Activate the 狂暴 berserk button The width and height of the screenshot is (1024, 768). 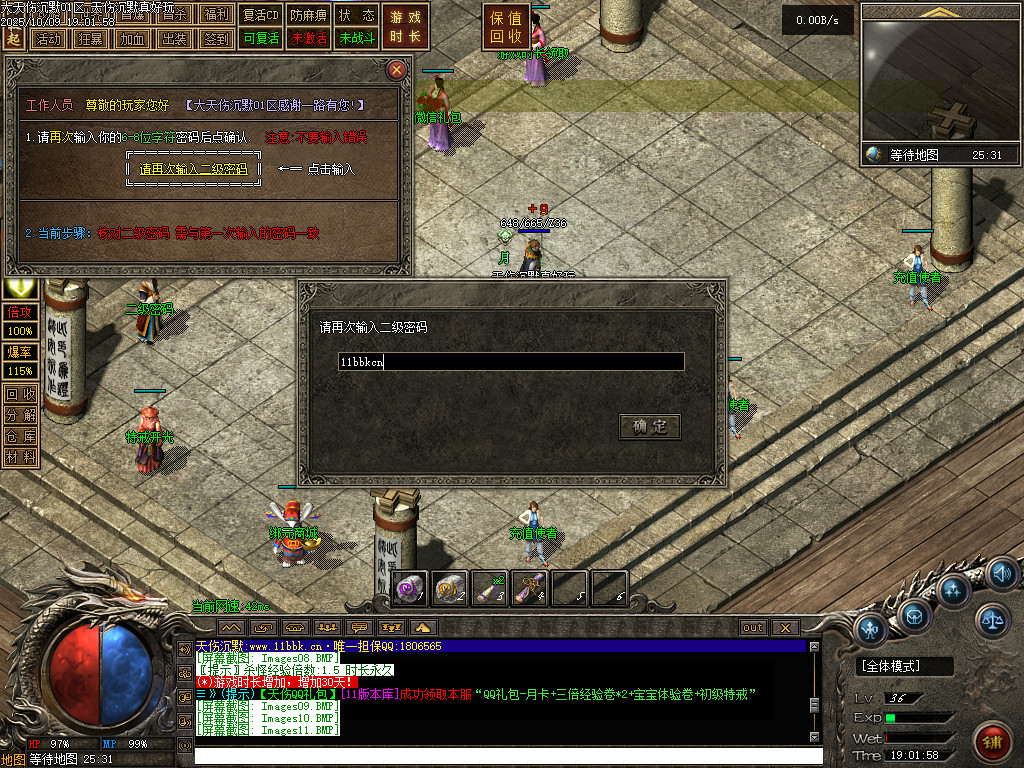90,39
